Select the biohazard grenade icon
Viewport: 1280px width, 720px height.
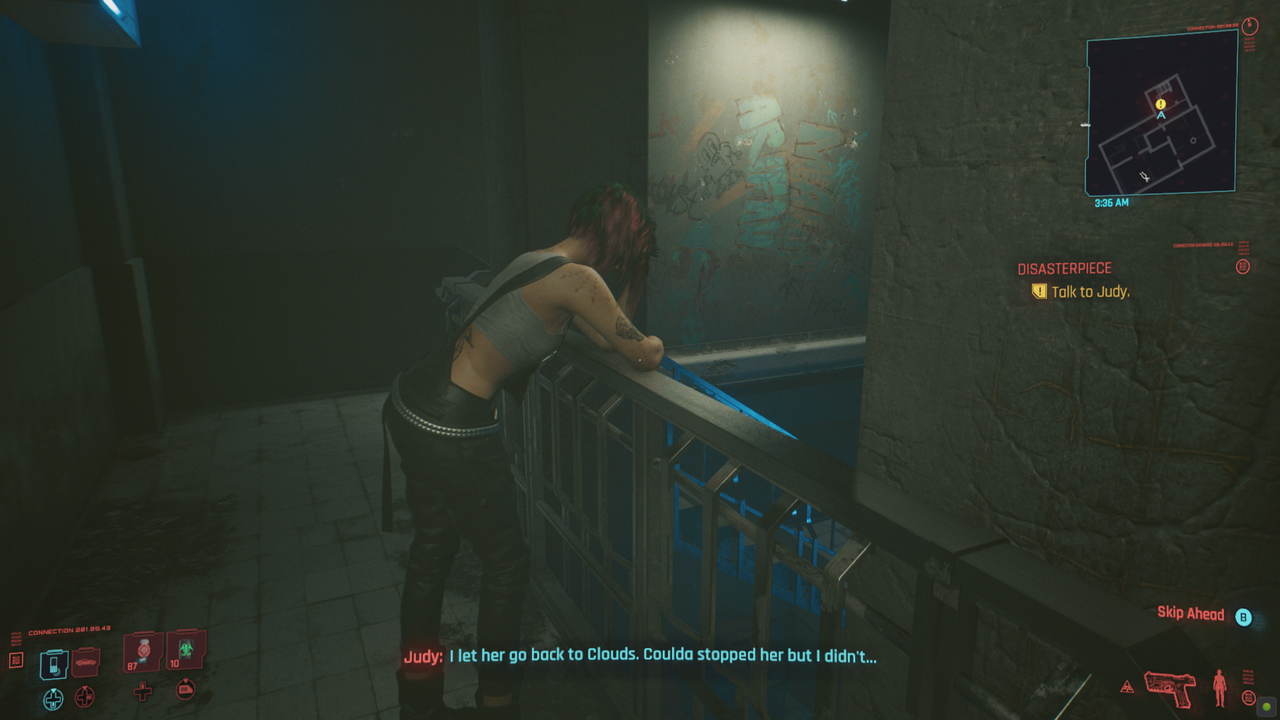click(x=182, y=650)
